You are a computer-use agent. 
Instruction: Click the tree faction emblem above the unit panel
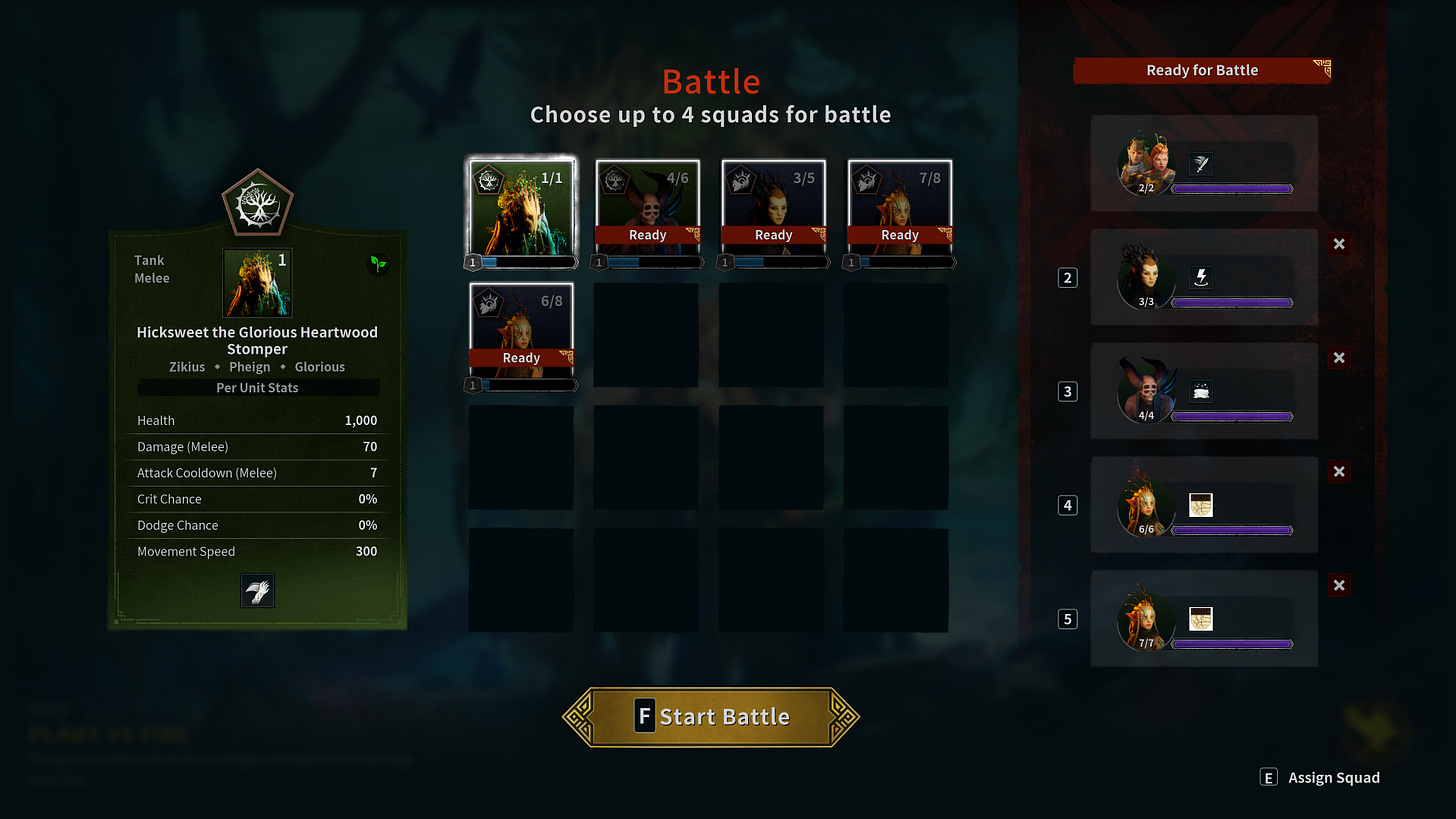point(257,203)
